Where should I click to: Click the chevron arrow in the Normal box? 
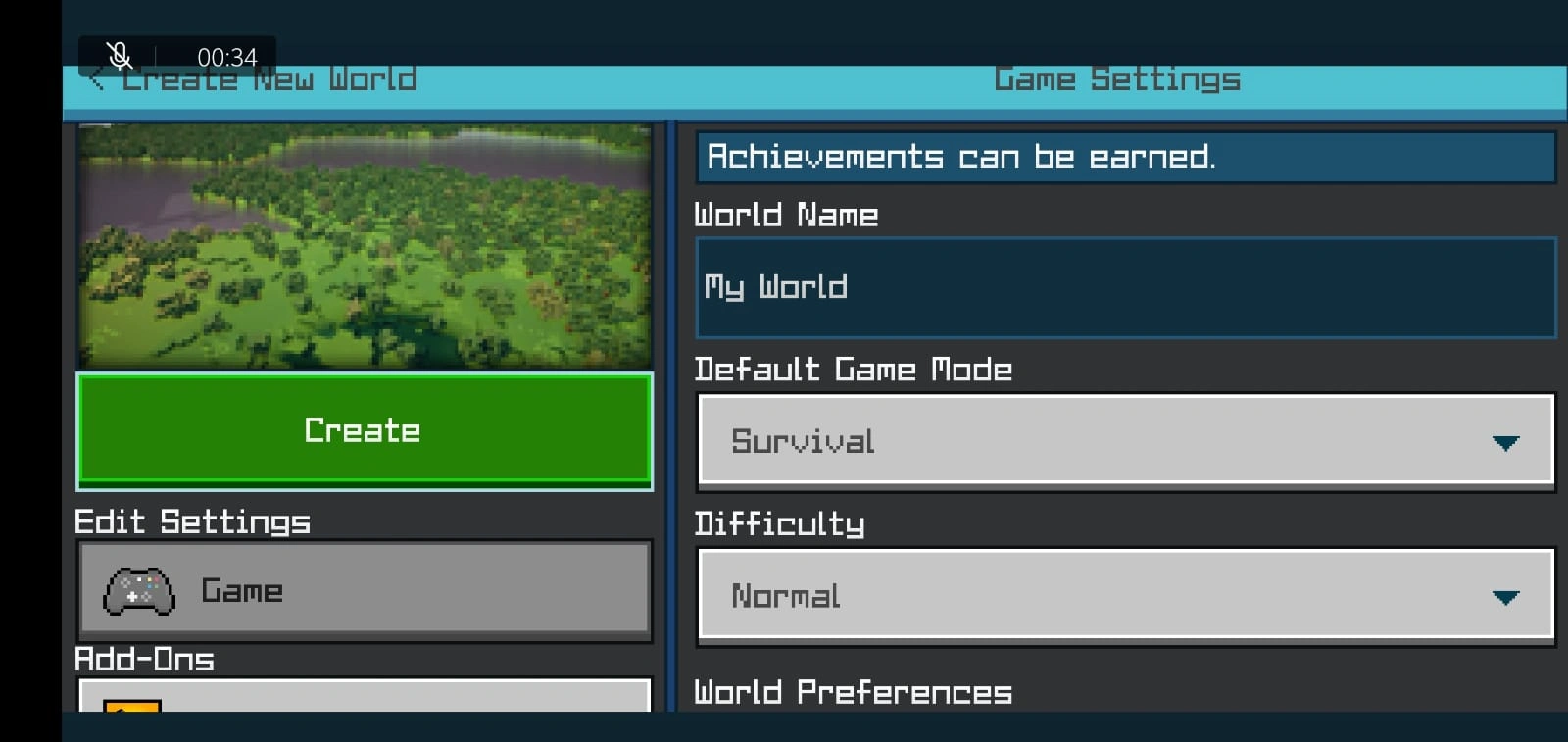[1507, 596]
